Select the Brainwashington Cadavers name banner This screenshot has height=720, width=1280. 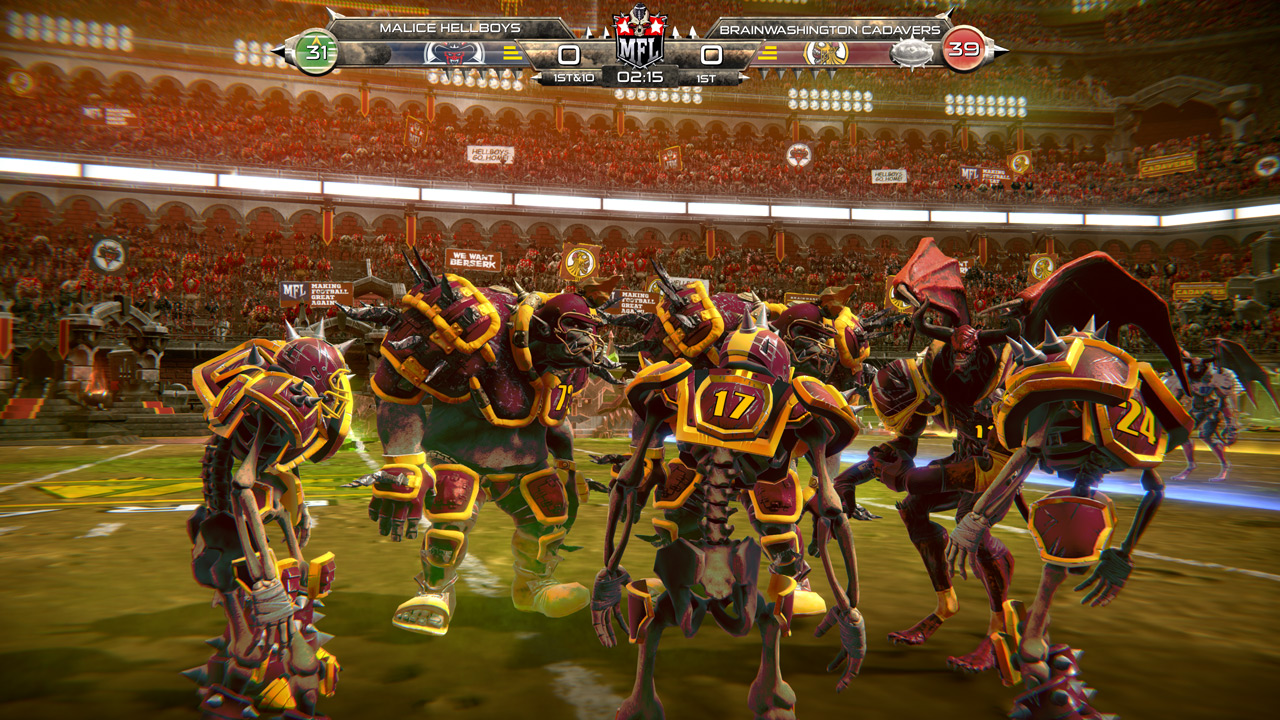(829, 27)
